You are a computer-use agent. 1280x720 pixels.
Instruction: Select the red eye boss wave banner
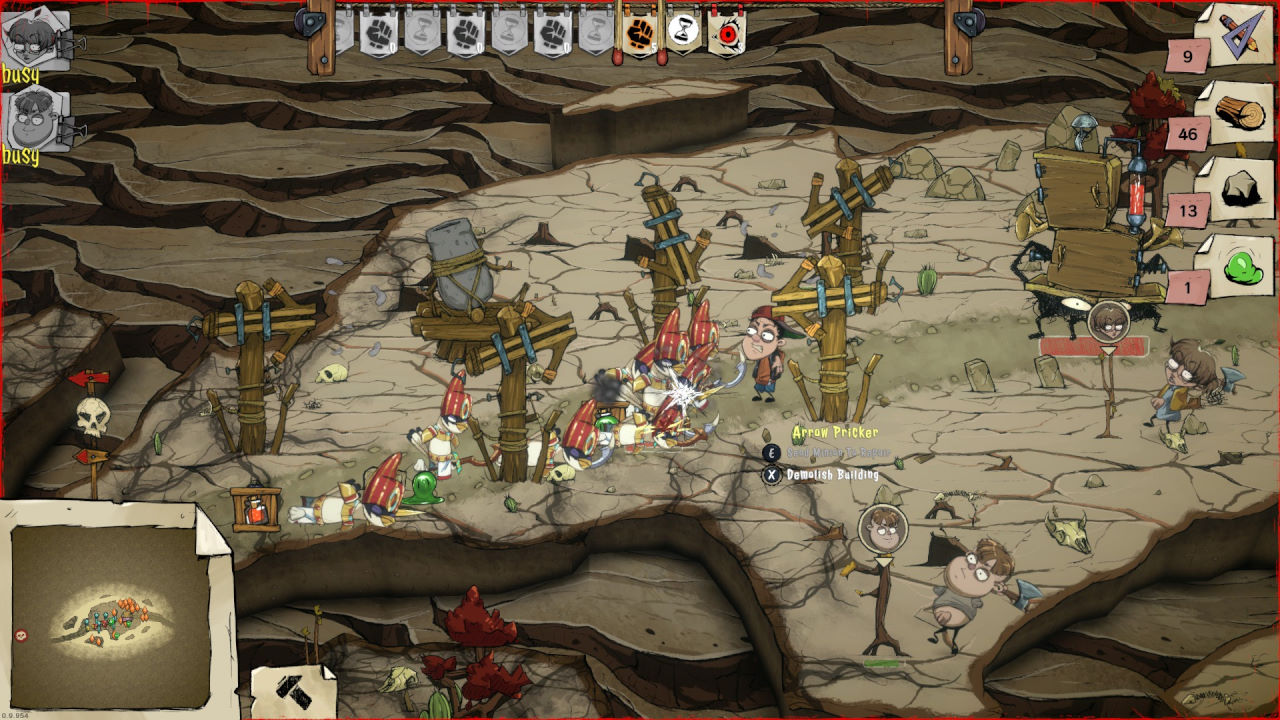click(x=727, y=33)
